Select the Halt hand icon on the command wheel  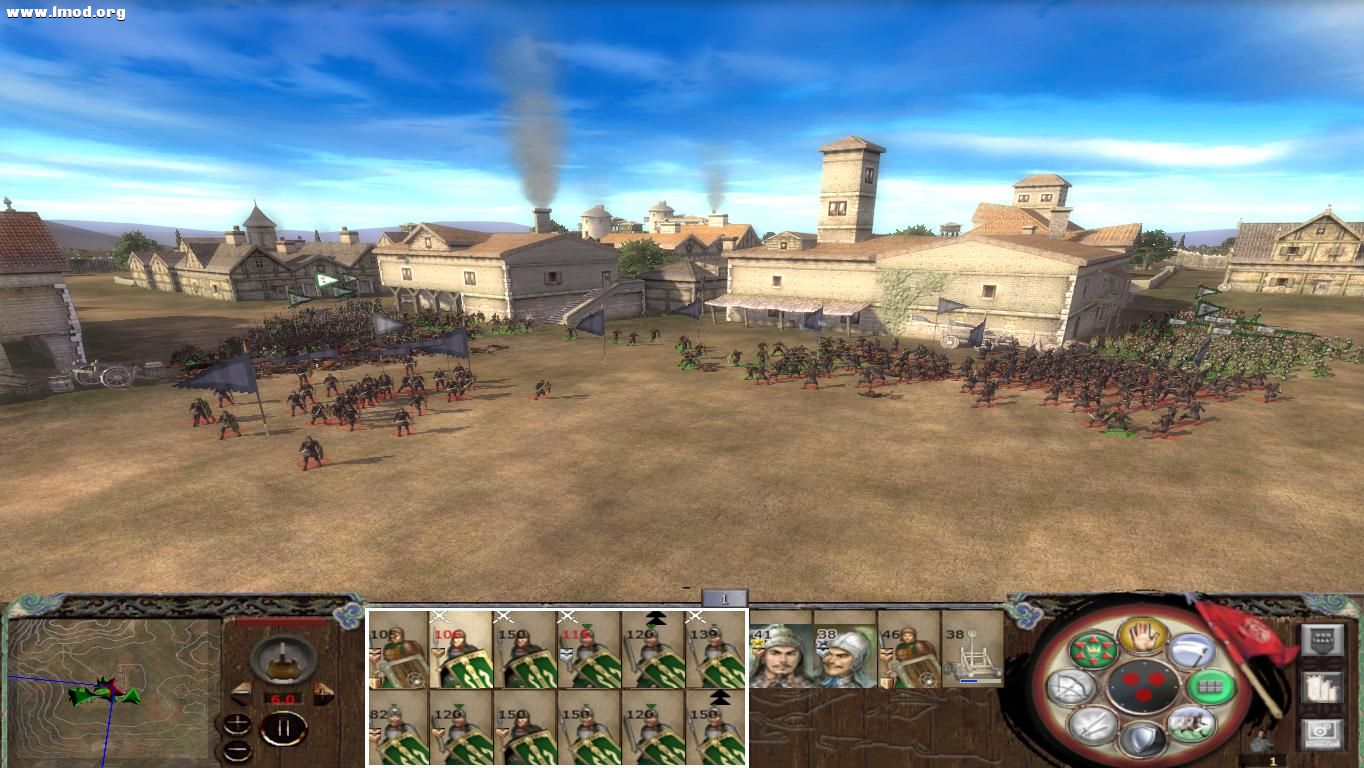pos(1141,638)
